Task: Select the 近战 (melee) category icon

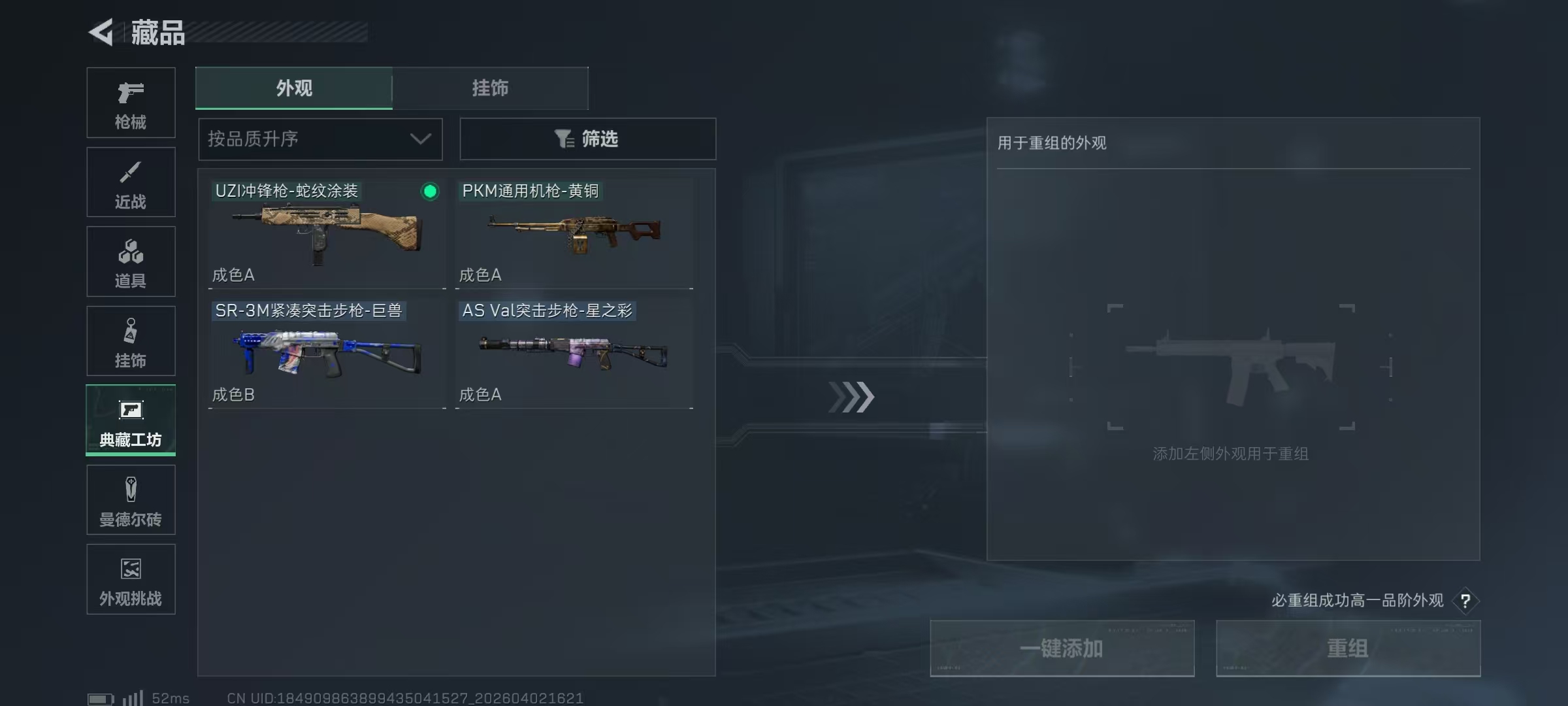Action: coord(131,182)
